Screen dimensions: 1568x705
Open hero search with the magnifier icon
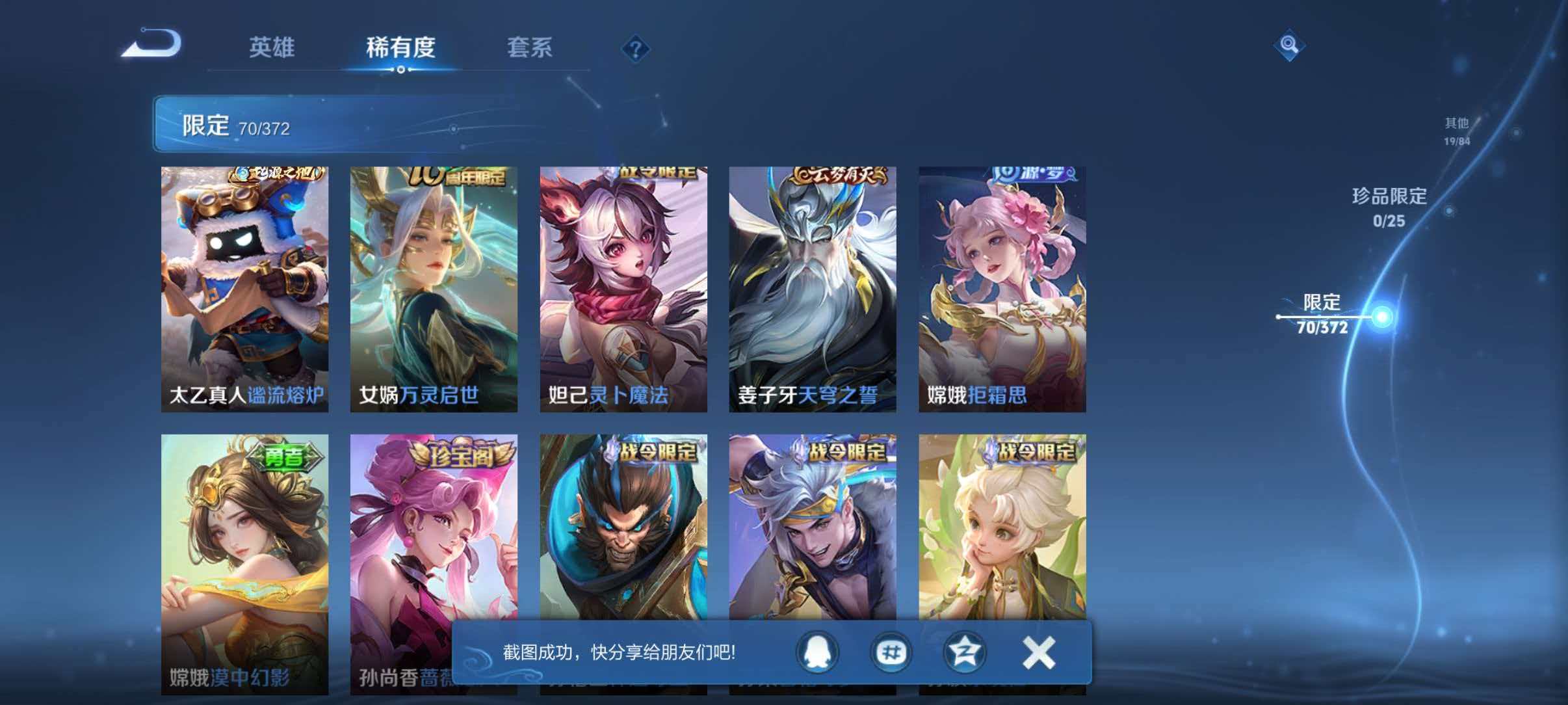(x=1290, y=46)
